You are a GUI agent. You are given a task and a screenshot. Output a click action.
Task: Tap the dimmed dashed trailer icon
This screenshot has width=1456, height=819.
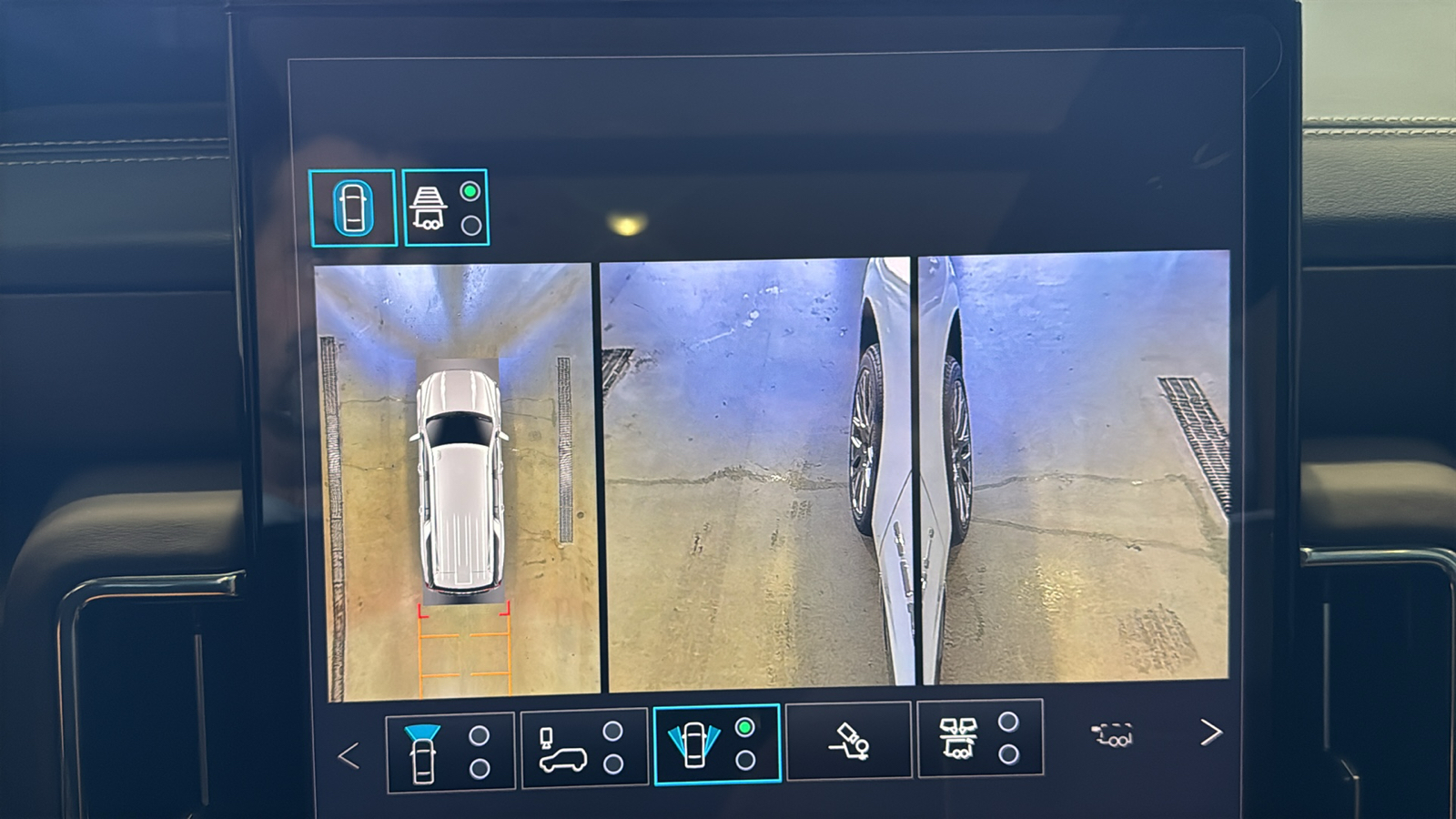pos(1114,734)
